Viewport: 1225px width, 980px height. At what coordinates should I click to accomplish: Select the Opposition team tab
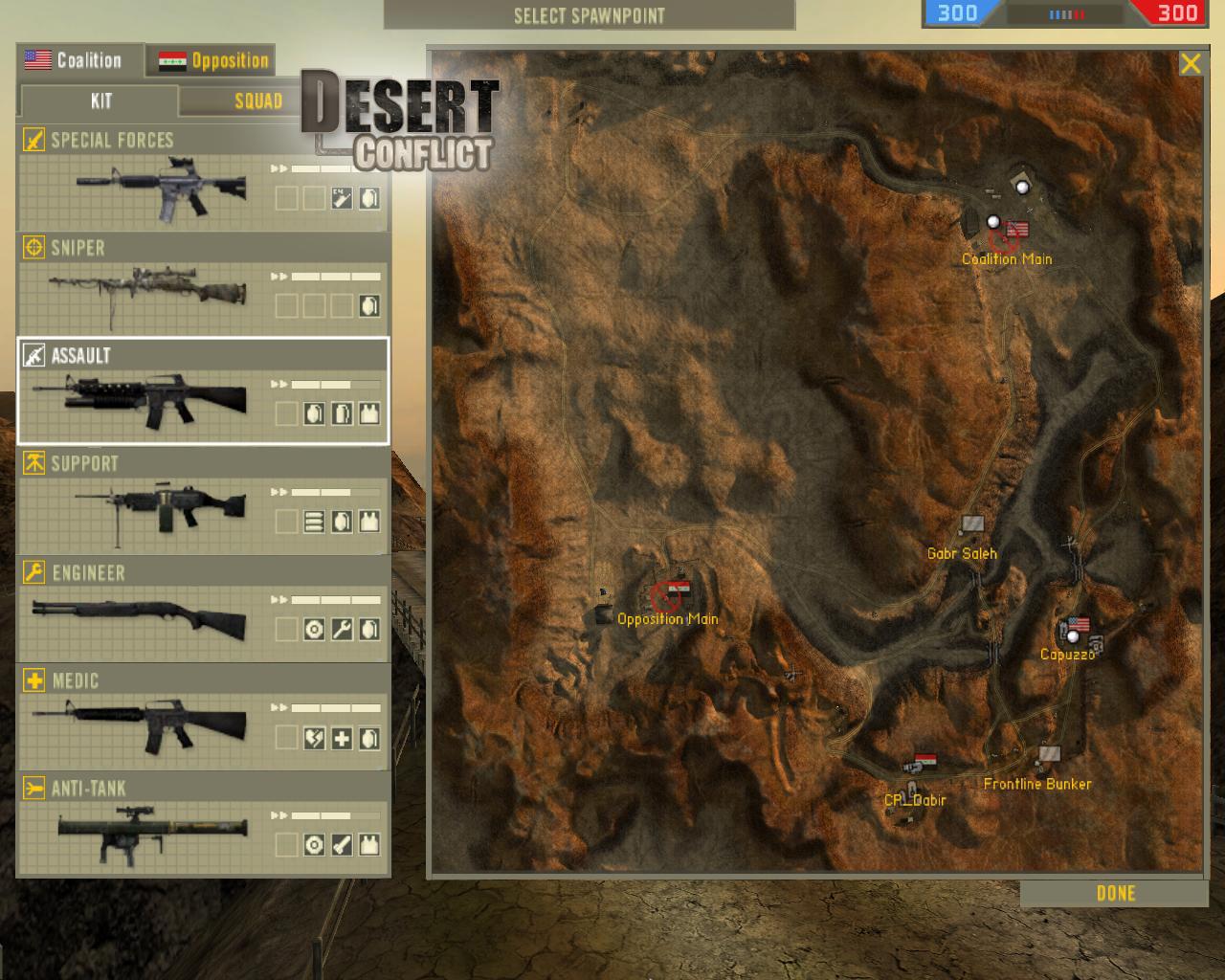point(212,61)
